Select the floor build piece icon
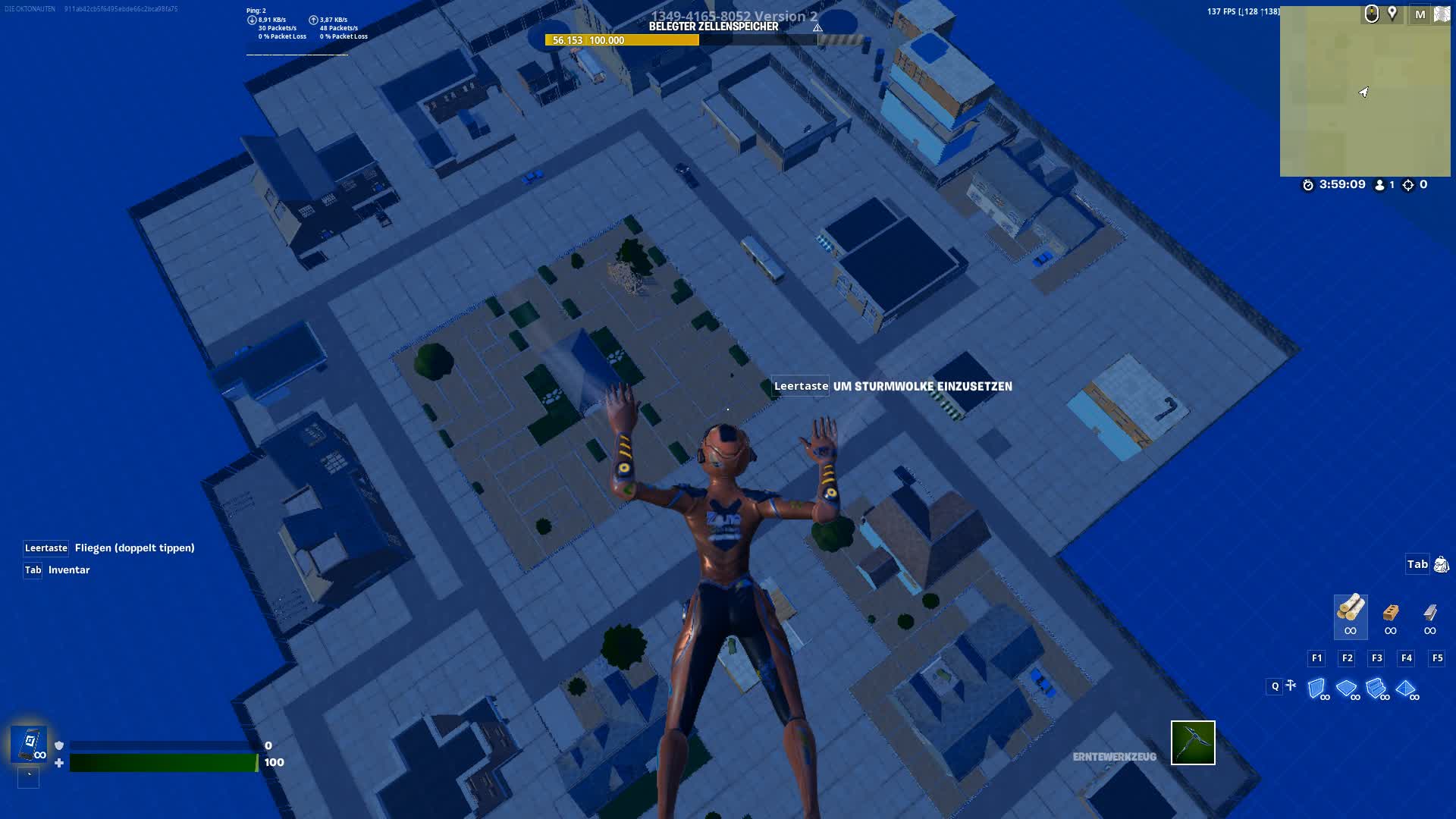The image size is (1456, 819). click(x=1346, y=686)
